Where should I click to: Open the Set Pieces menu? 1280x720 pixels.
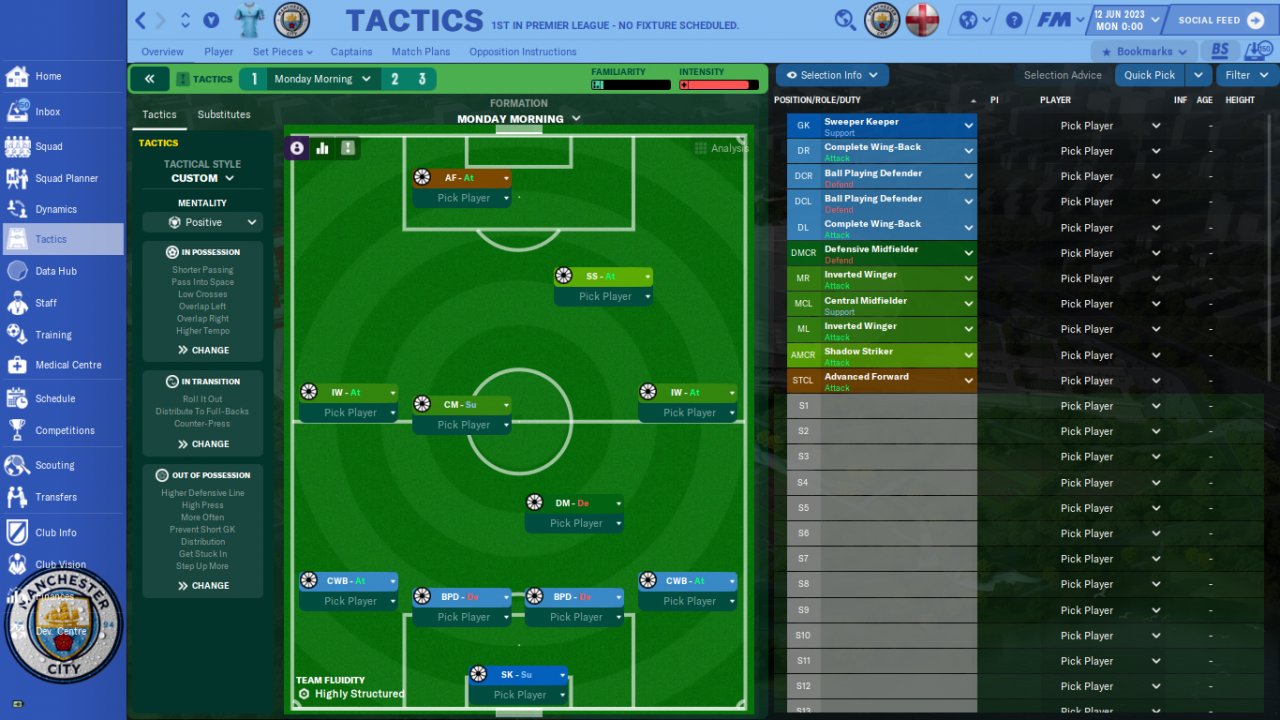[282, 52]
